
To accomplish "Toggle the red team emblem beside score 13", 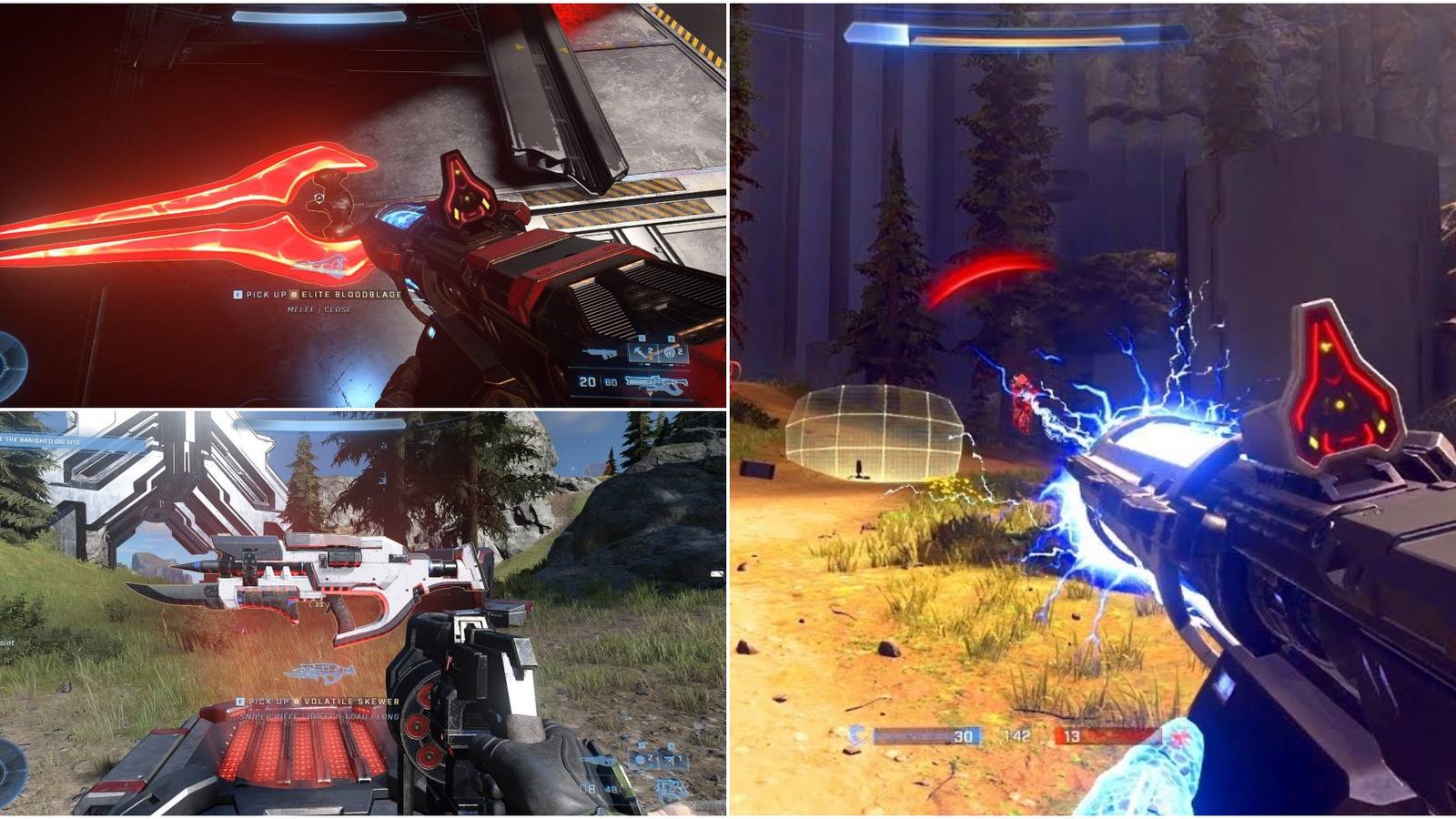I will point(1180,736).
